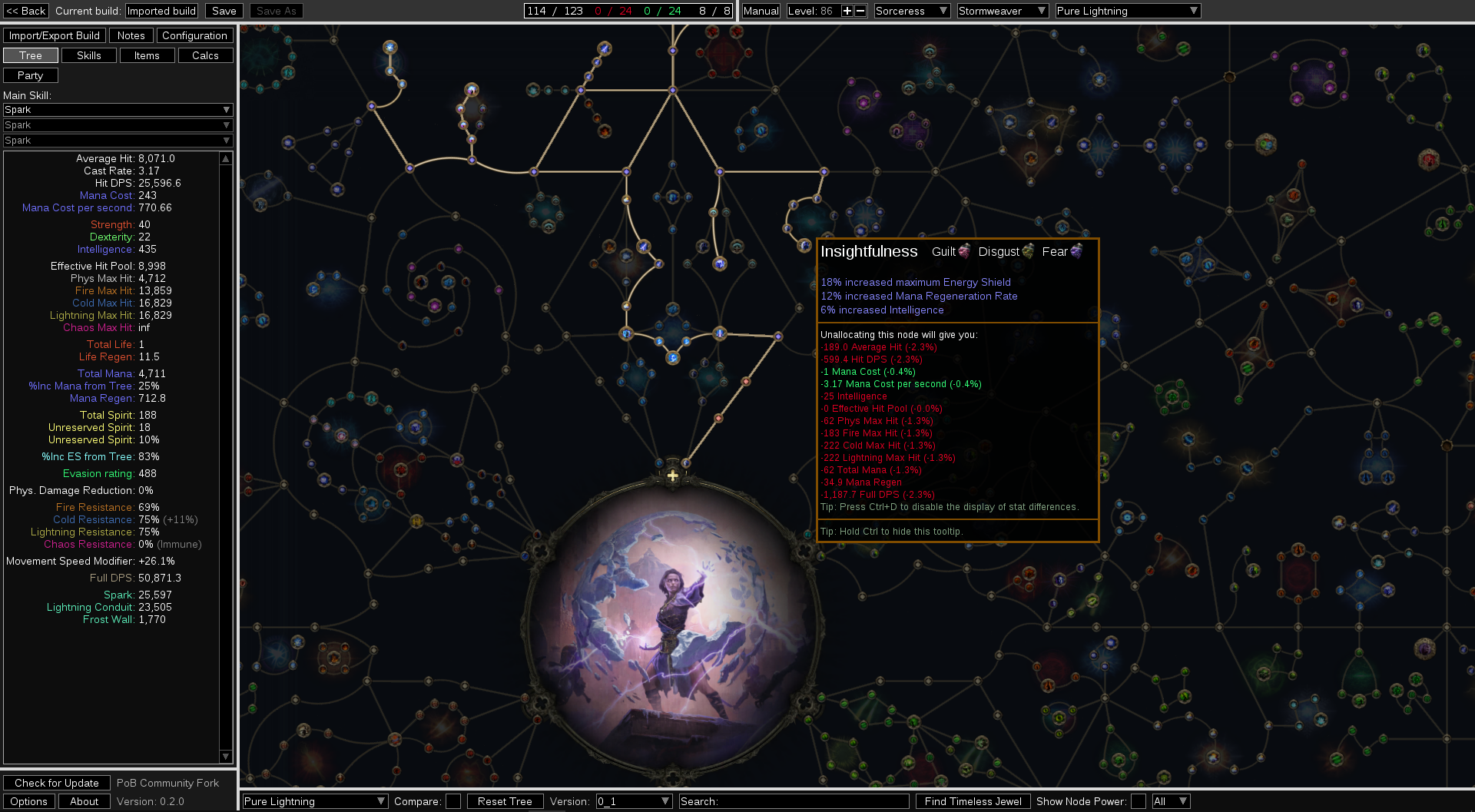1475x812 pixels.
Task: Open the Configuration section
Action: (194, 35)
